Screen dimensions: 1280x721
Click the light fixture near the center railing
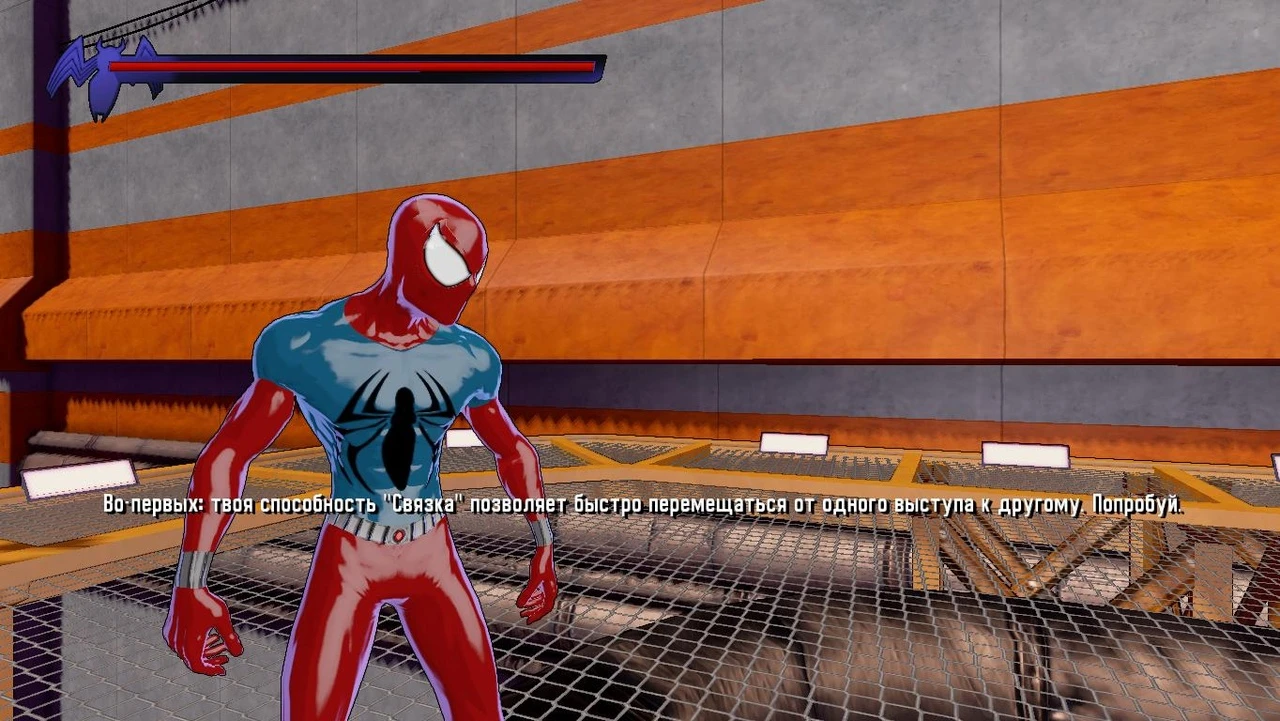pos(796,441)
